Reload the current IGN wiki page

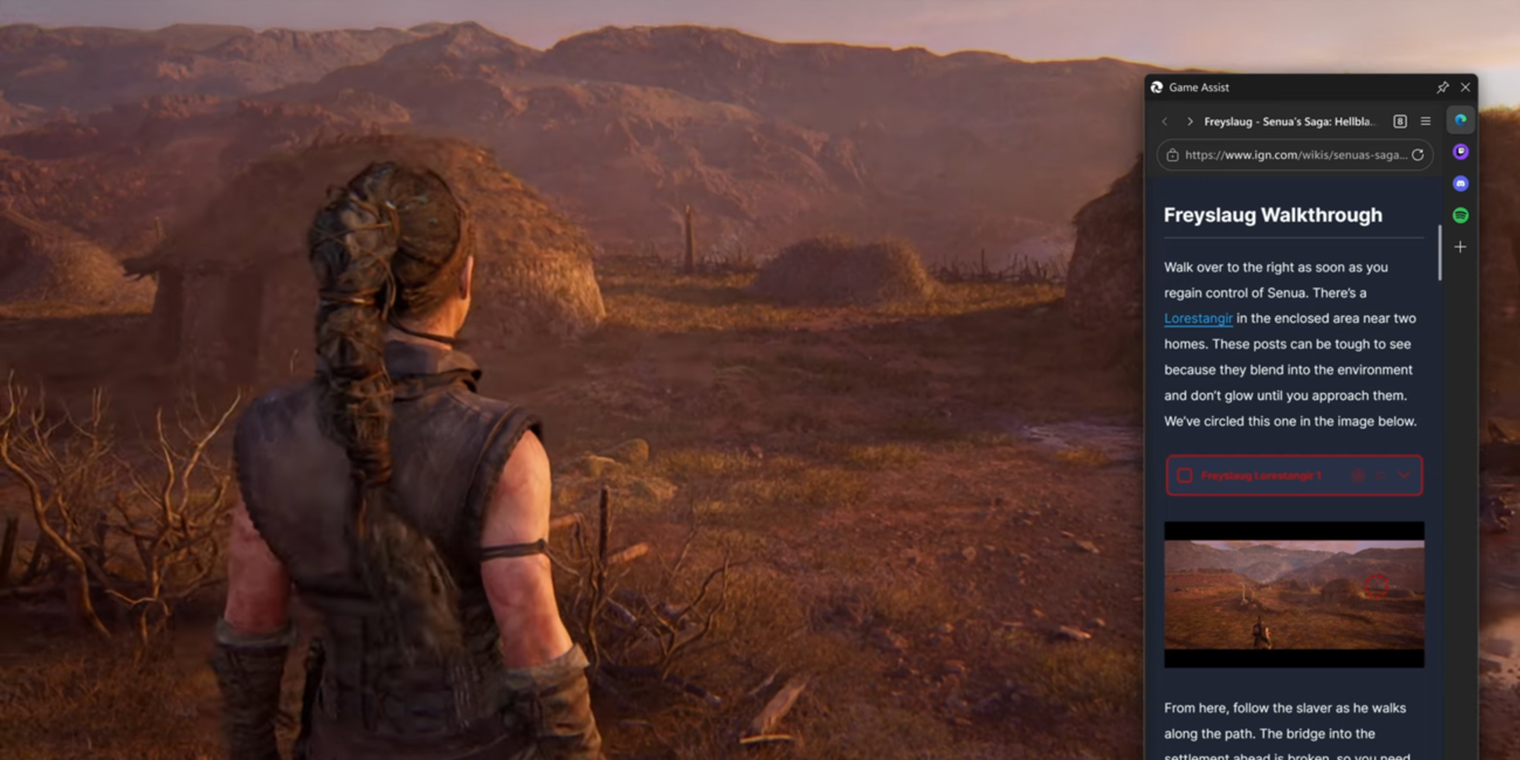tap(1418, 155)
